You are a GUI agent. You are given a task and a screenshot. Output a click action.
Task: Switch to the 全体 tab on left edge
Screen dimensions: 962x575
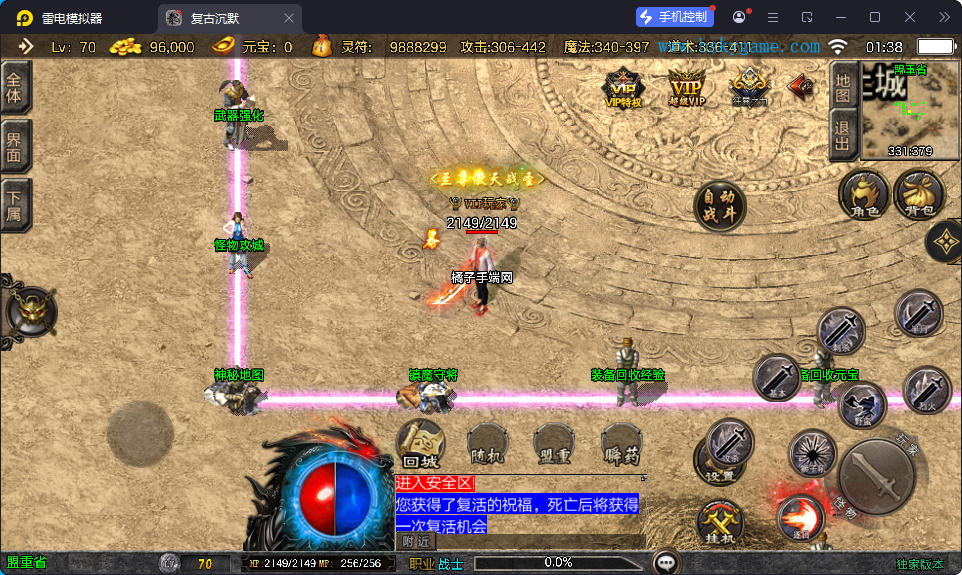coord(15,90)
